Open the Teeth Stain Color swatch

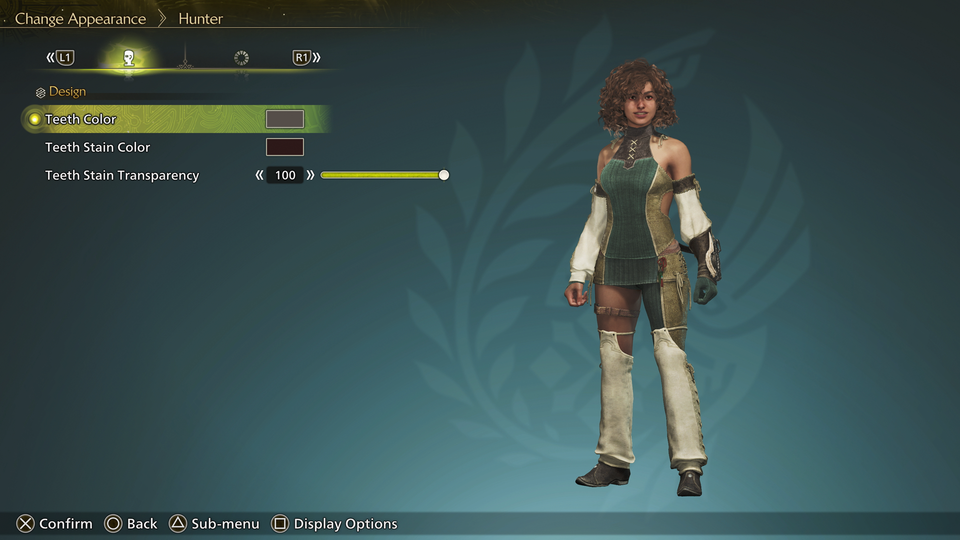coord(284,147)
